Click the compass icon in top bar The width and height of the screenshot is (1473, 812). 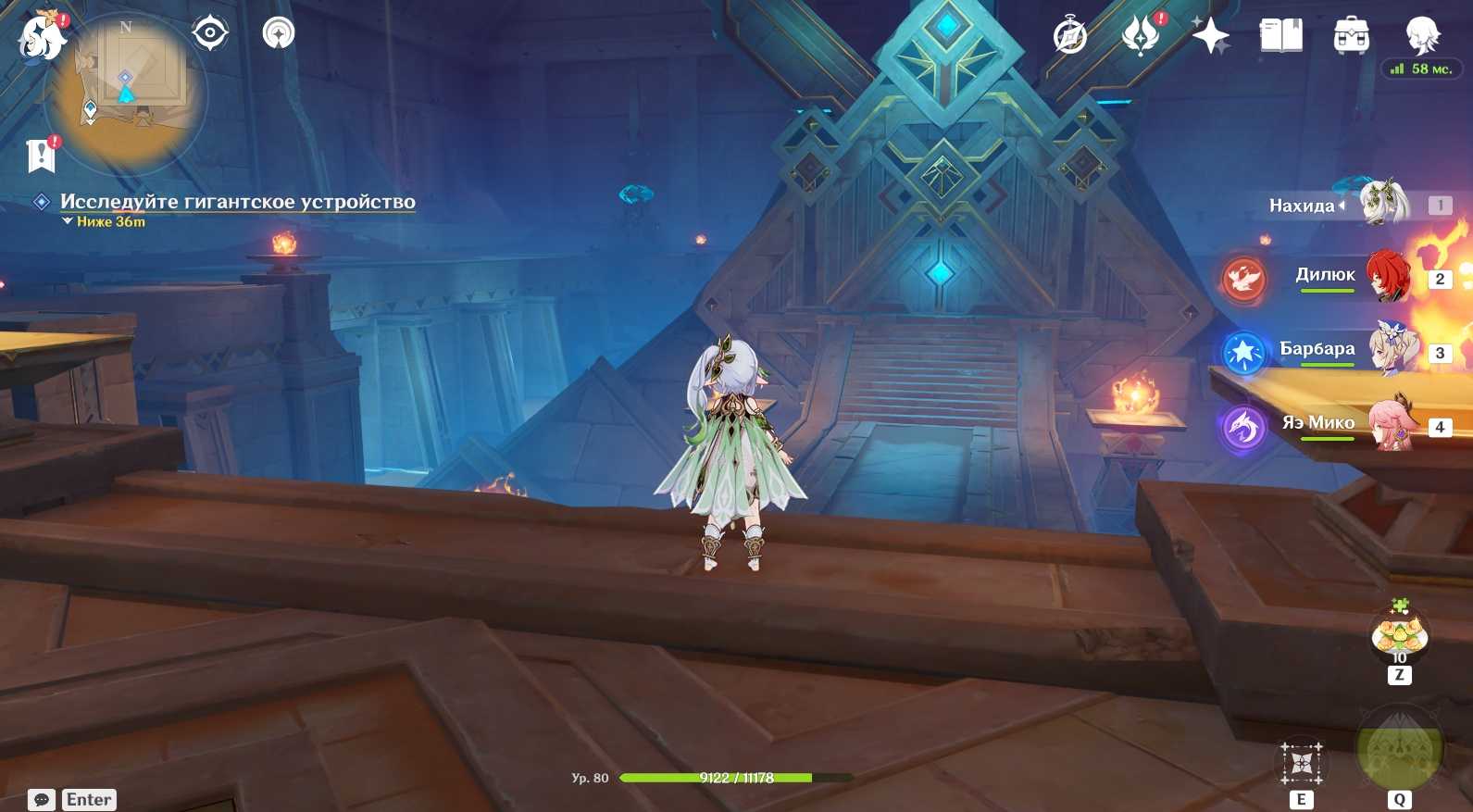coord(1070,37)
